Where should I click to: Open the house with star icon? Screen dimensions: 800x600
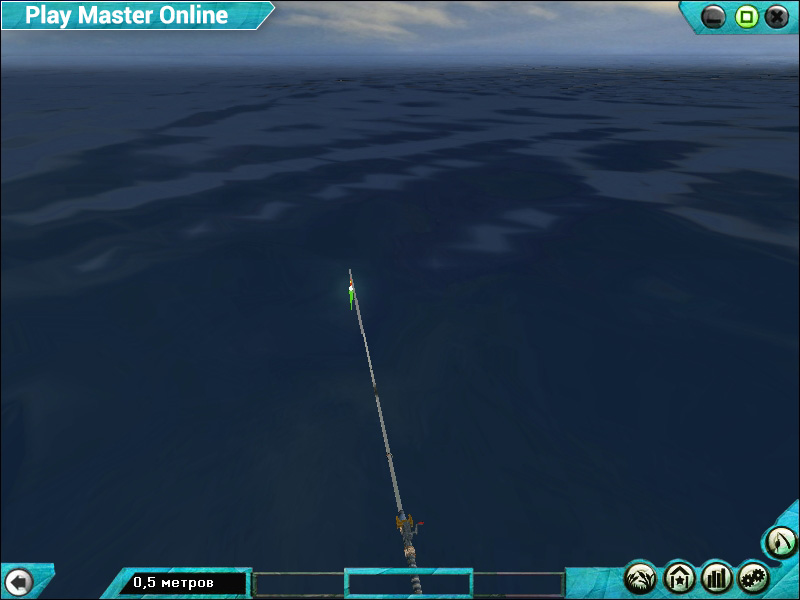(679, 577)
